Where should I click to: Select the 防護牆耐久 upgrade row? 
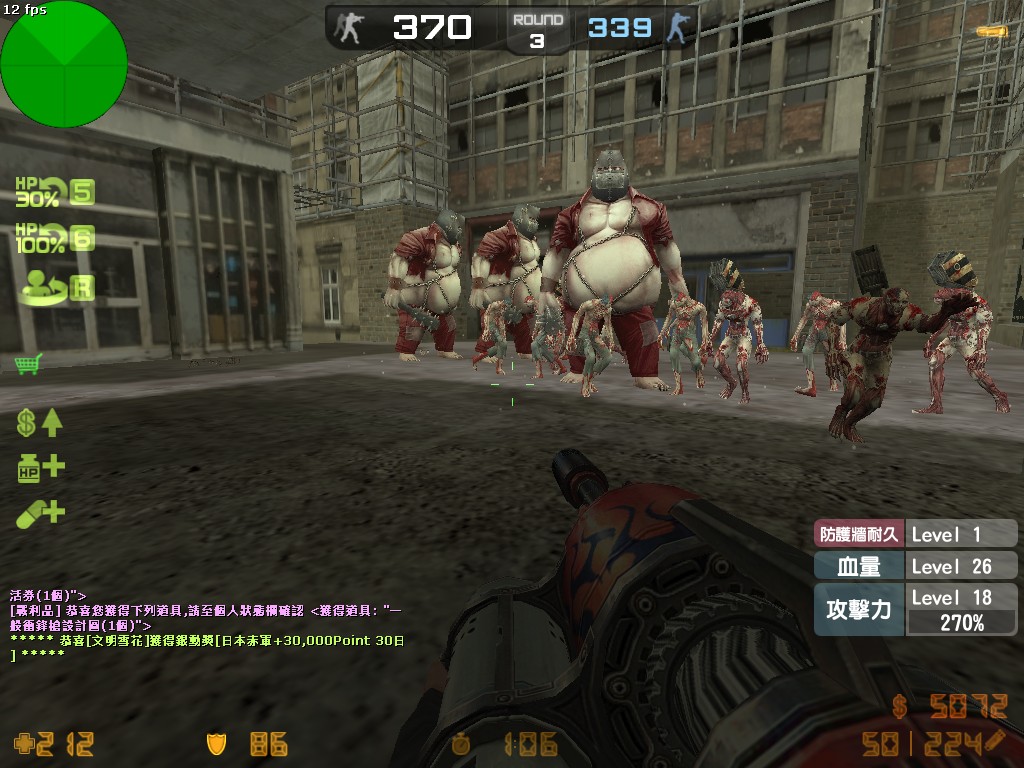tap(914, 534)
